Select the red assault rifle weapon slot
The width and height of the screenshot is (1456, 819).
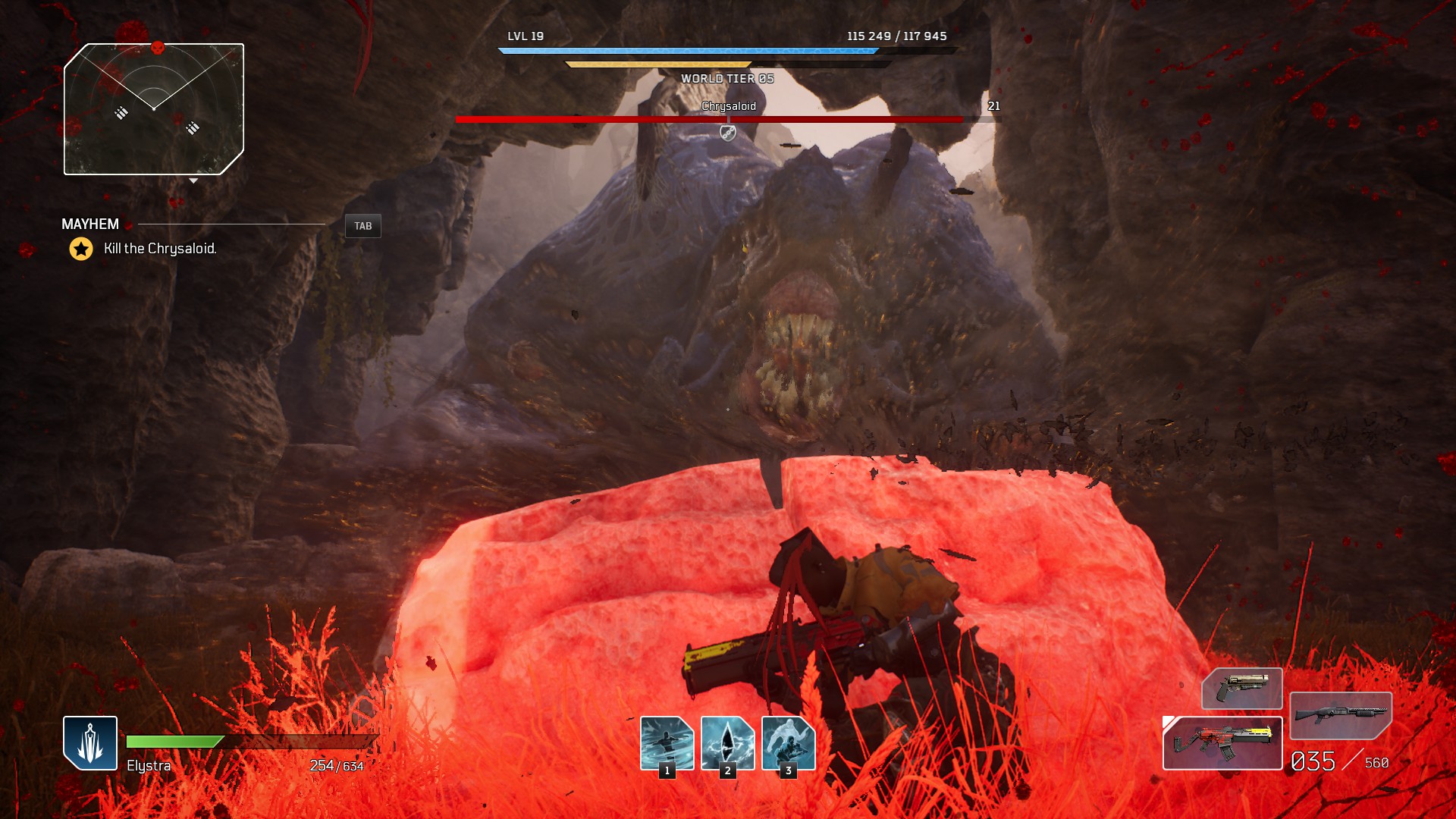(x=1222, y=743)
